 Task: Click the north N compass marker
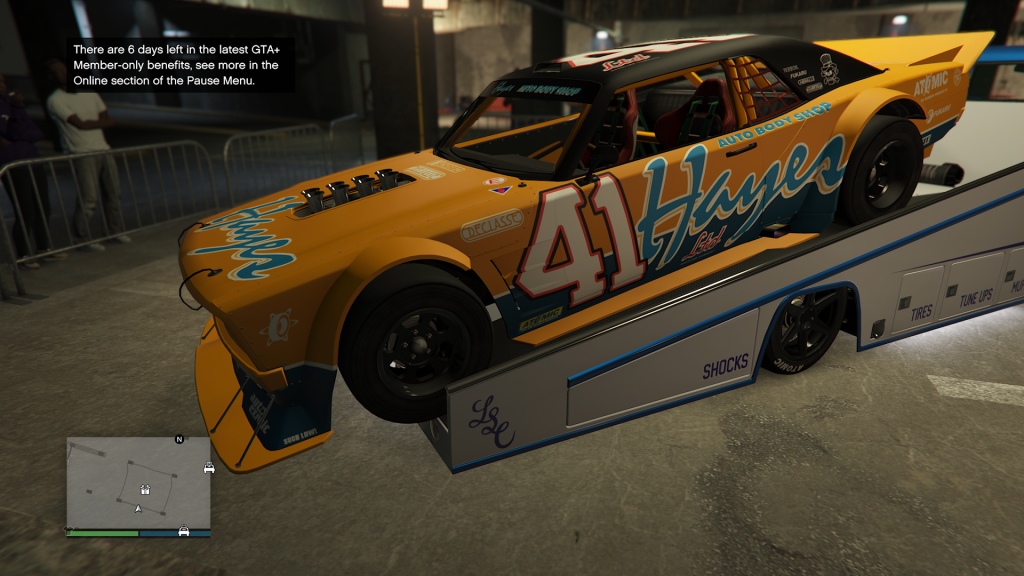[x=179, y=439]
